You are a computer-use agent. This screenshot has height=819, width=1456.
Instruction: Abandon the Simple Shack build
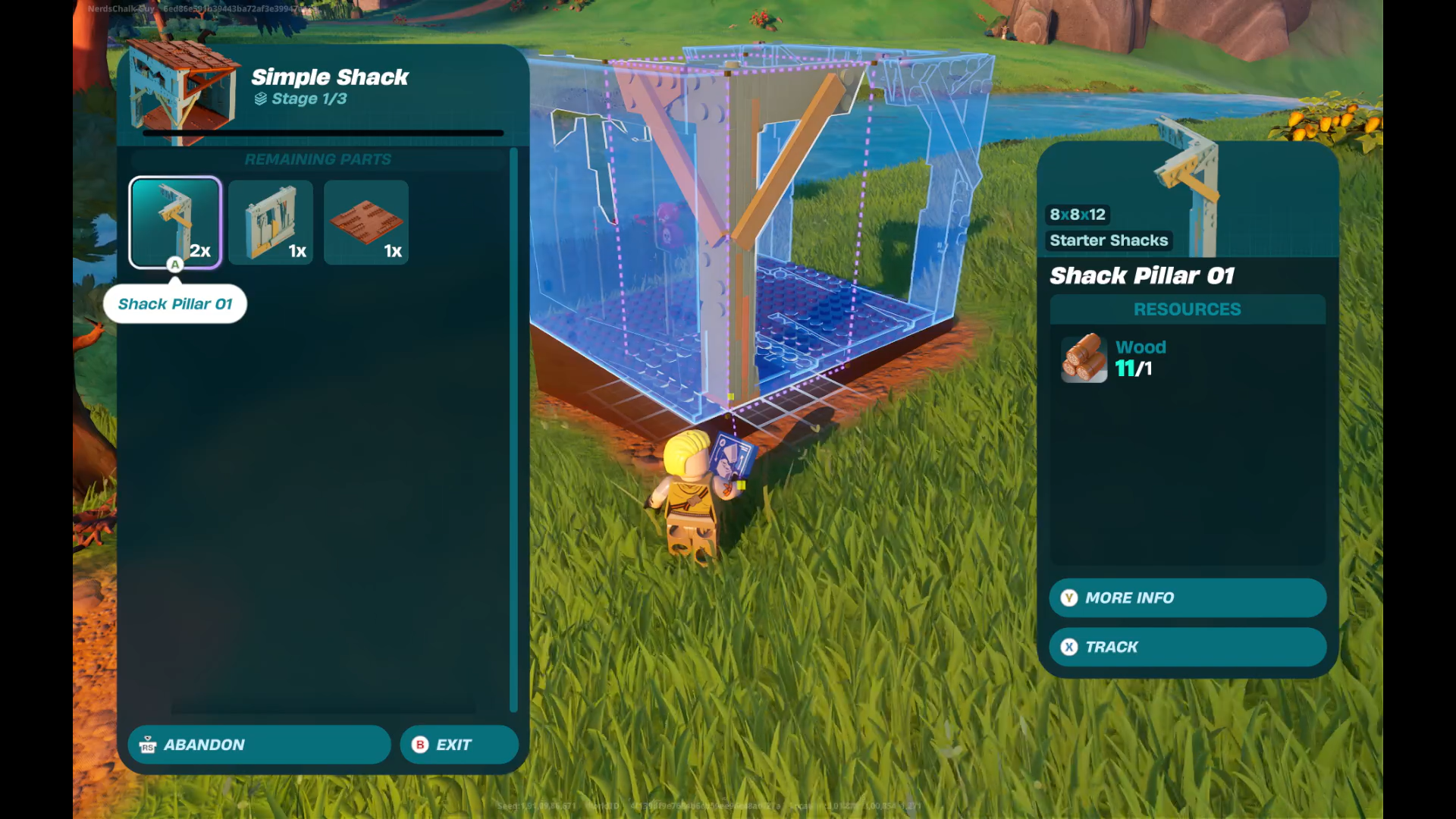[259, 745]
